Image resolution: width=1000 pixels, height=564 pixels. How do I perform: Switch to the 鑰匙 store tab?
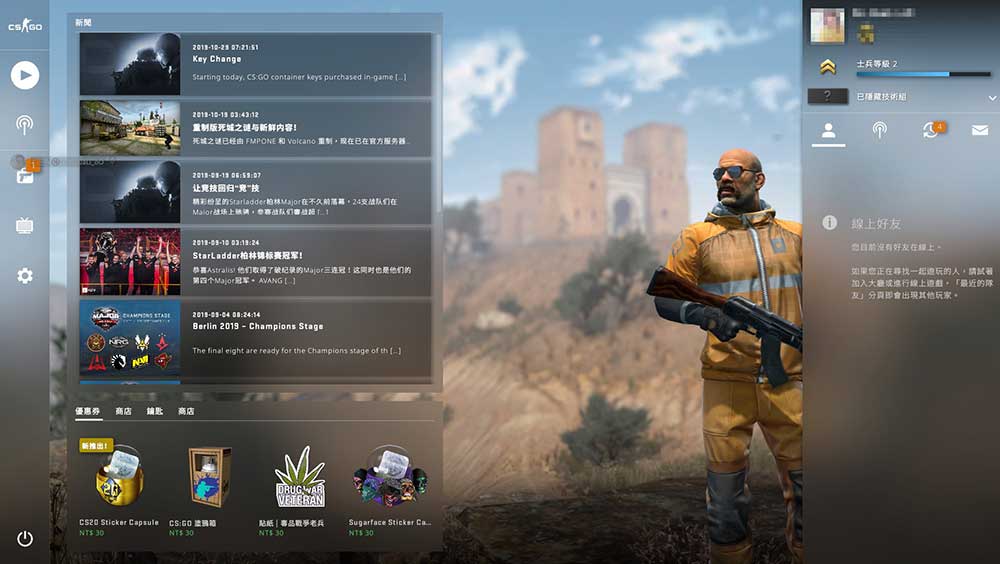click(x=155, y=411)
